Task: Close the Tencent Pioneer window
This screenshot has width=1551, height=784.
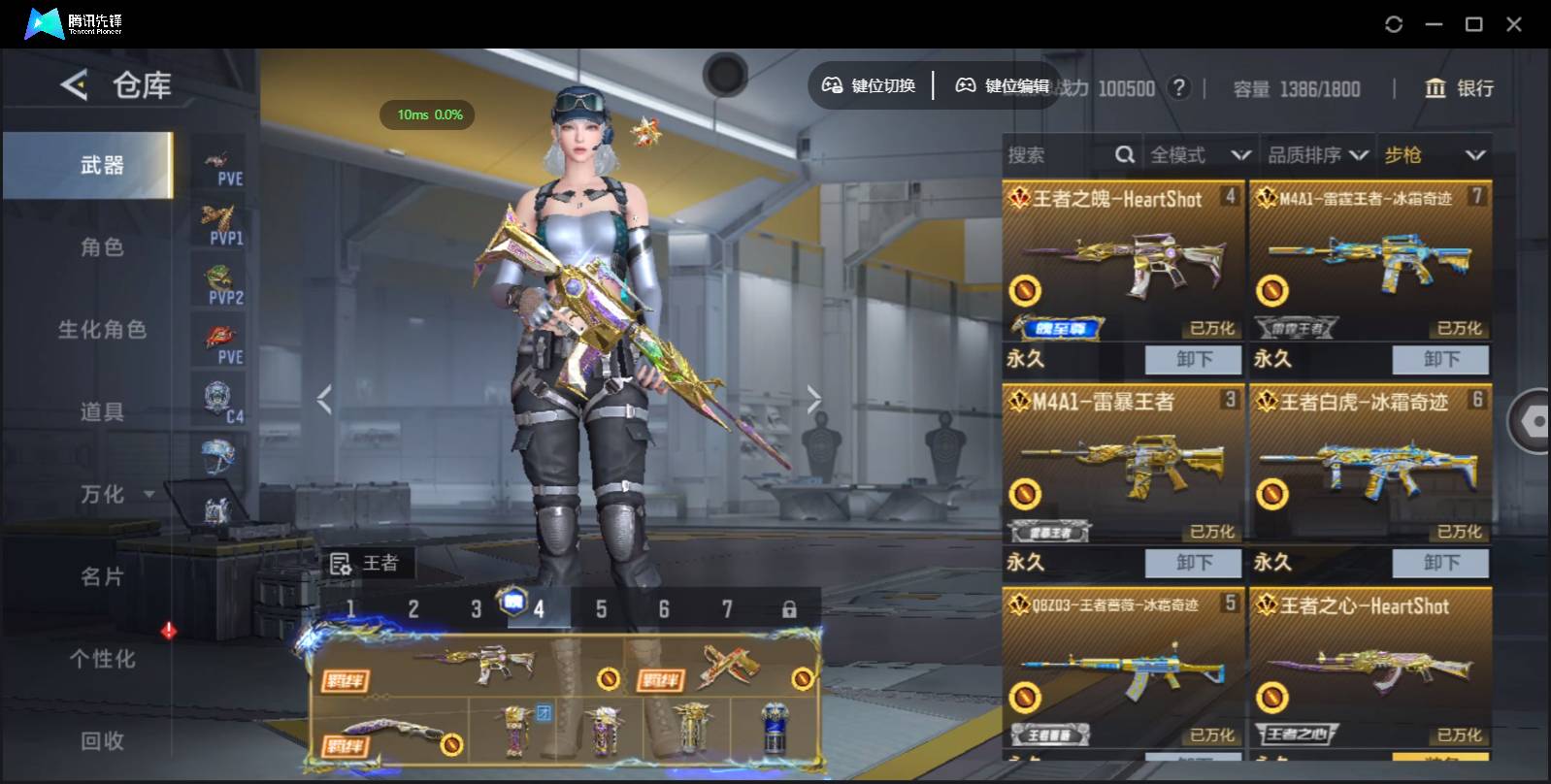Action: (x=1513, y=24)
